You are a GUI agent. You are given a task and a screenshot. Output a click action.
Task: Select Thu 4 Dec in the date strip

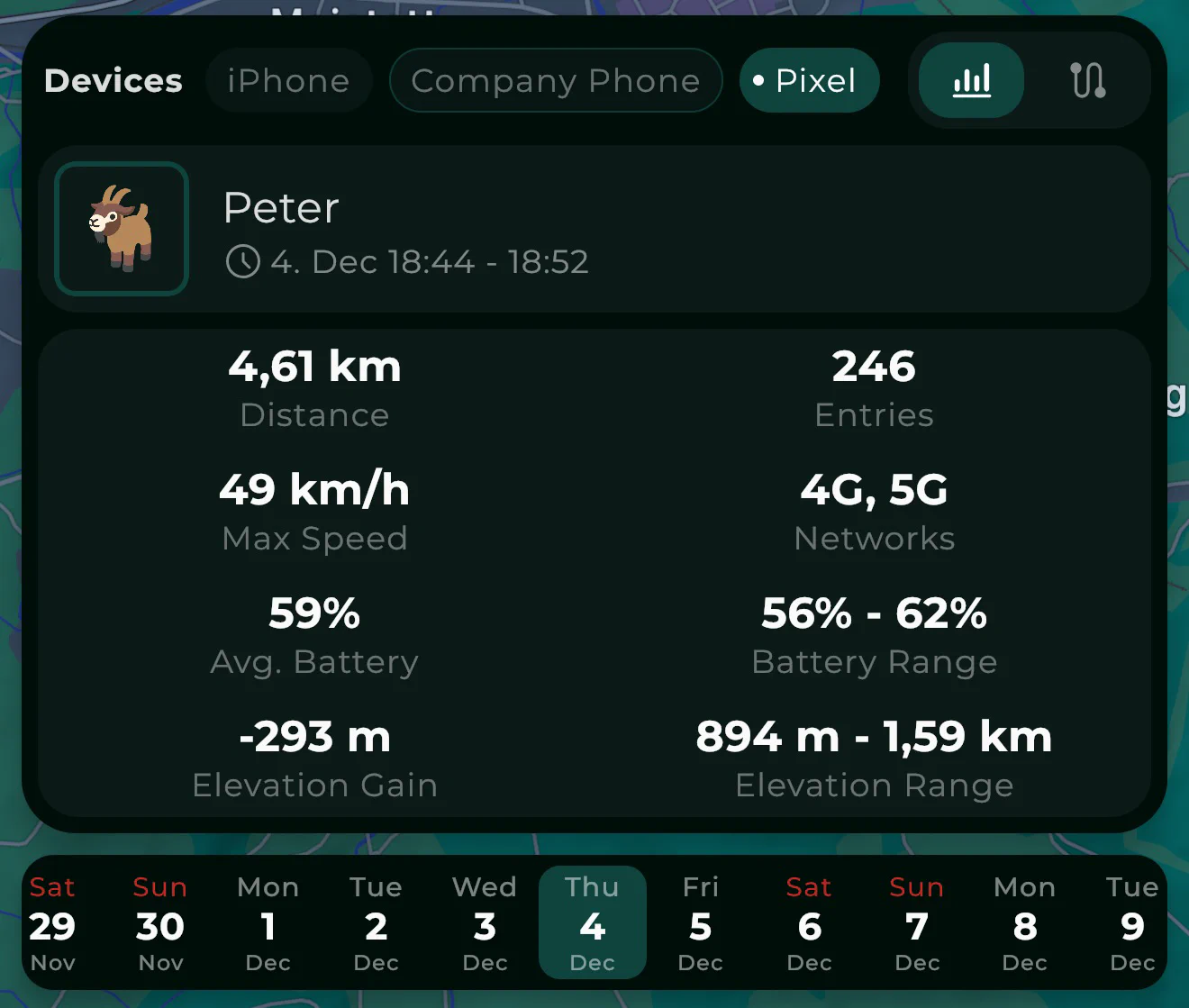pos(592,923)
